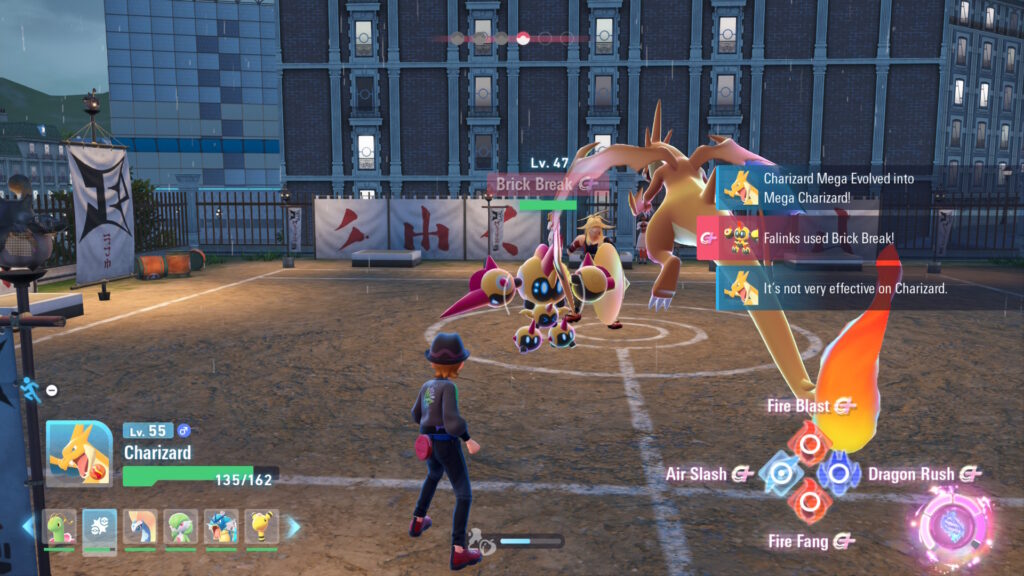Send out Gardevoir from the party
Image resolution: width=1024 pixels, height=576 pixels.
[180, 527]
